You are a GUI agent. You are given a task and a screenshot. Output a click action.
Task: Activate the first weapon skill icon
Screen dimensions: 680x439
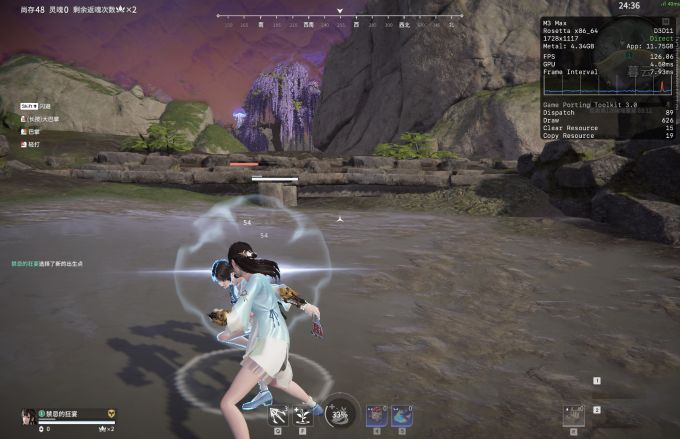(276, 414)
